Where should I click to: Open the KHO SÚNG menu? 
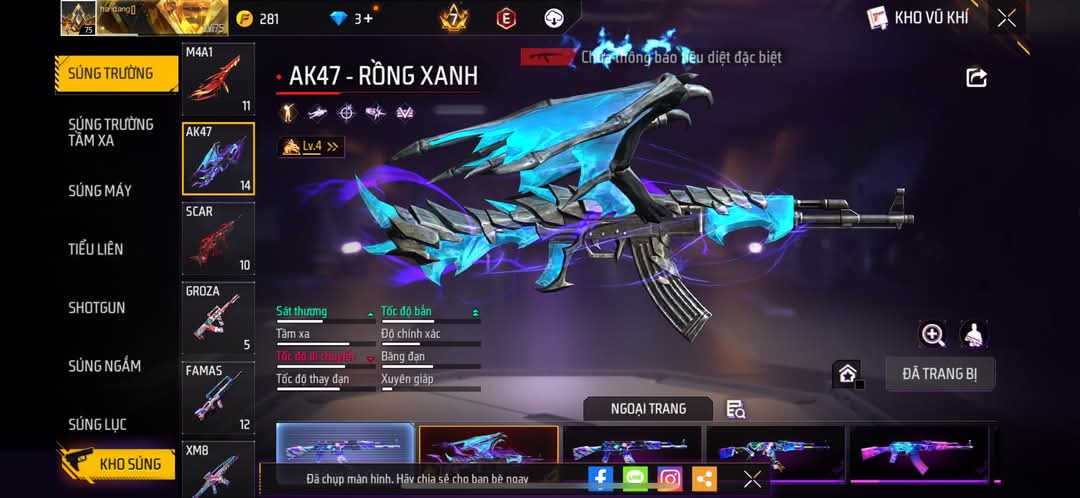(x=118, y=464)
